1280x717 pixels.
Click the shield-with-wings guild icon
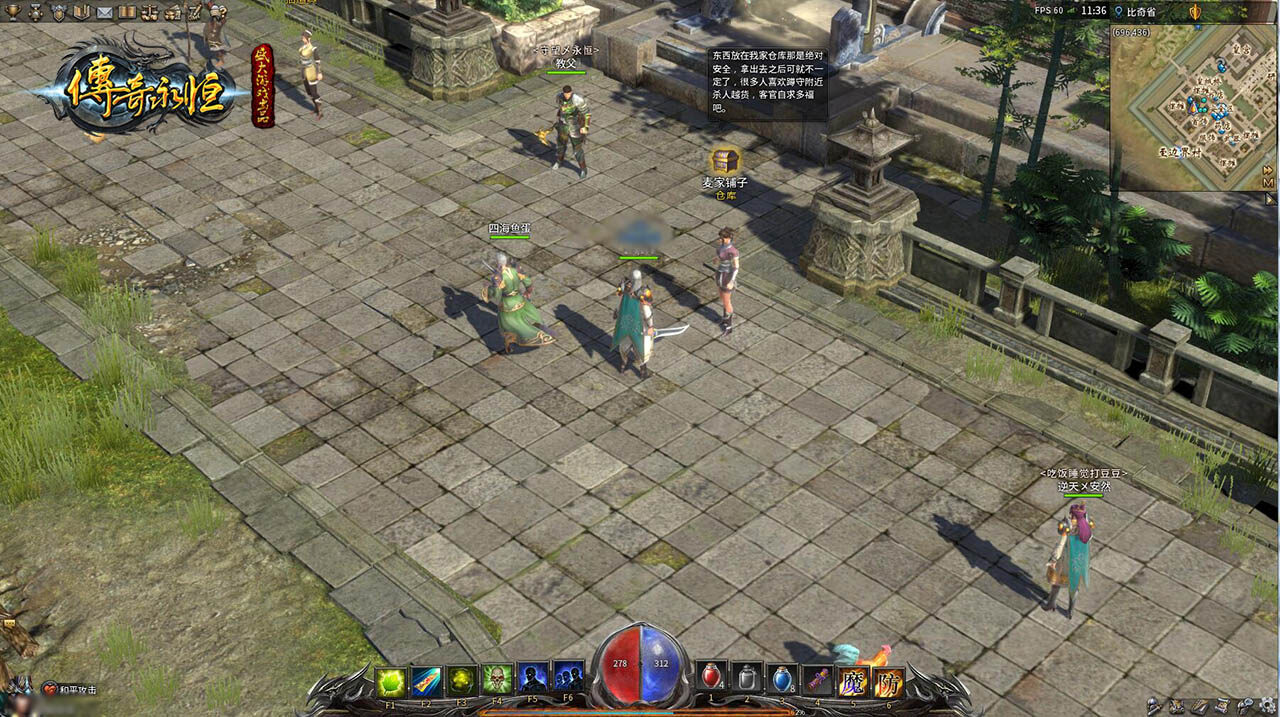tap(59, 12)
